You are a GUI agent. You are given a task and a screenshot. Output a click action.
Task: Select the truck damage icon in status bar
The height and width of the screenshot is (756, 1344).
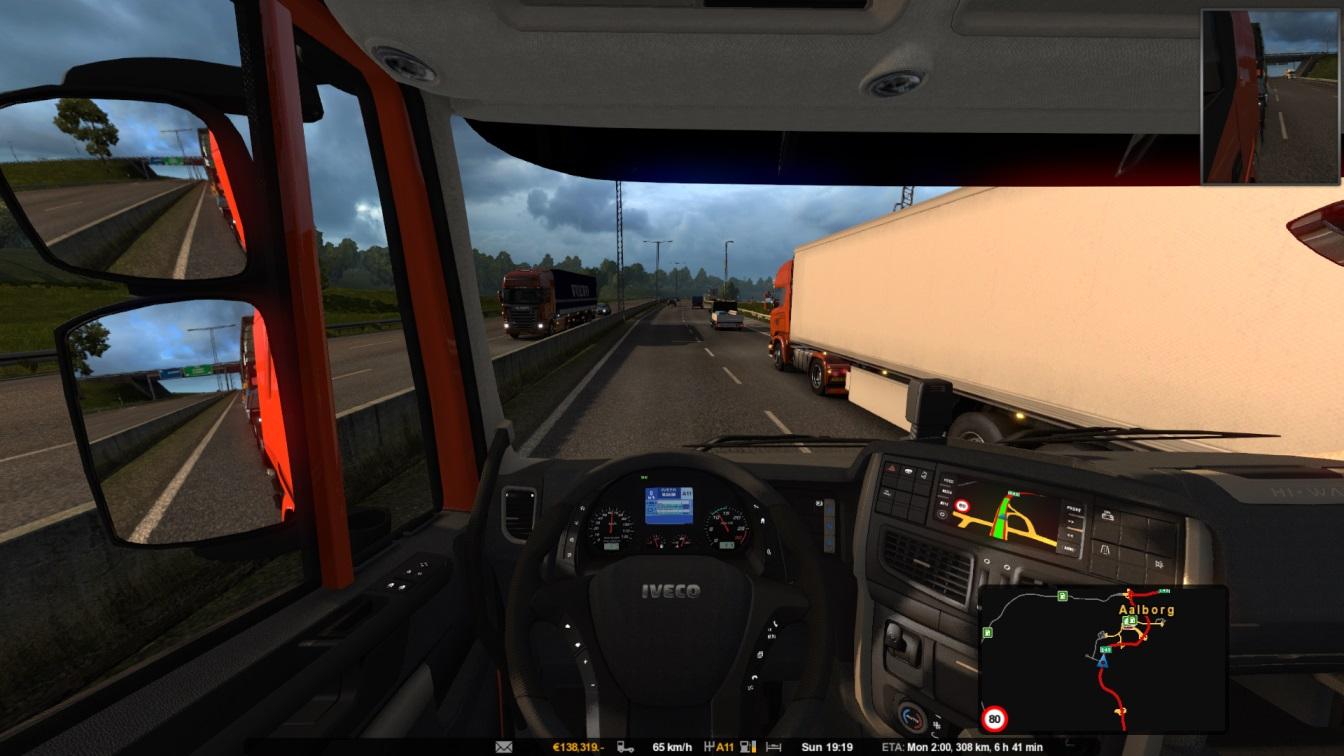pyautogui.click(x=625, y=747)
